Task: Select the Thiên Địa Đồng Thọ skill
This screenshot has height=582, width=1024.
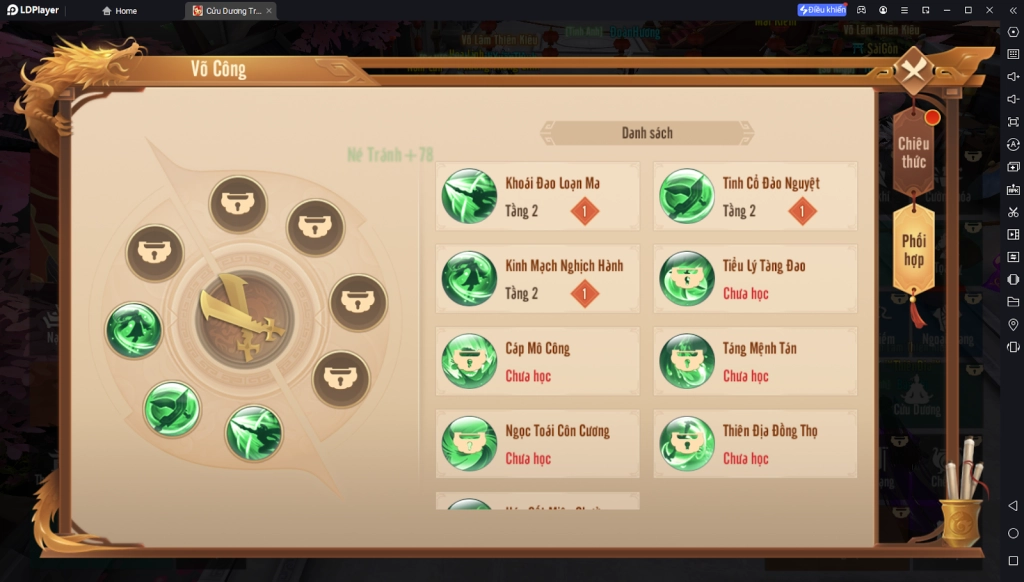Action: [x=755, y=444]
